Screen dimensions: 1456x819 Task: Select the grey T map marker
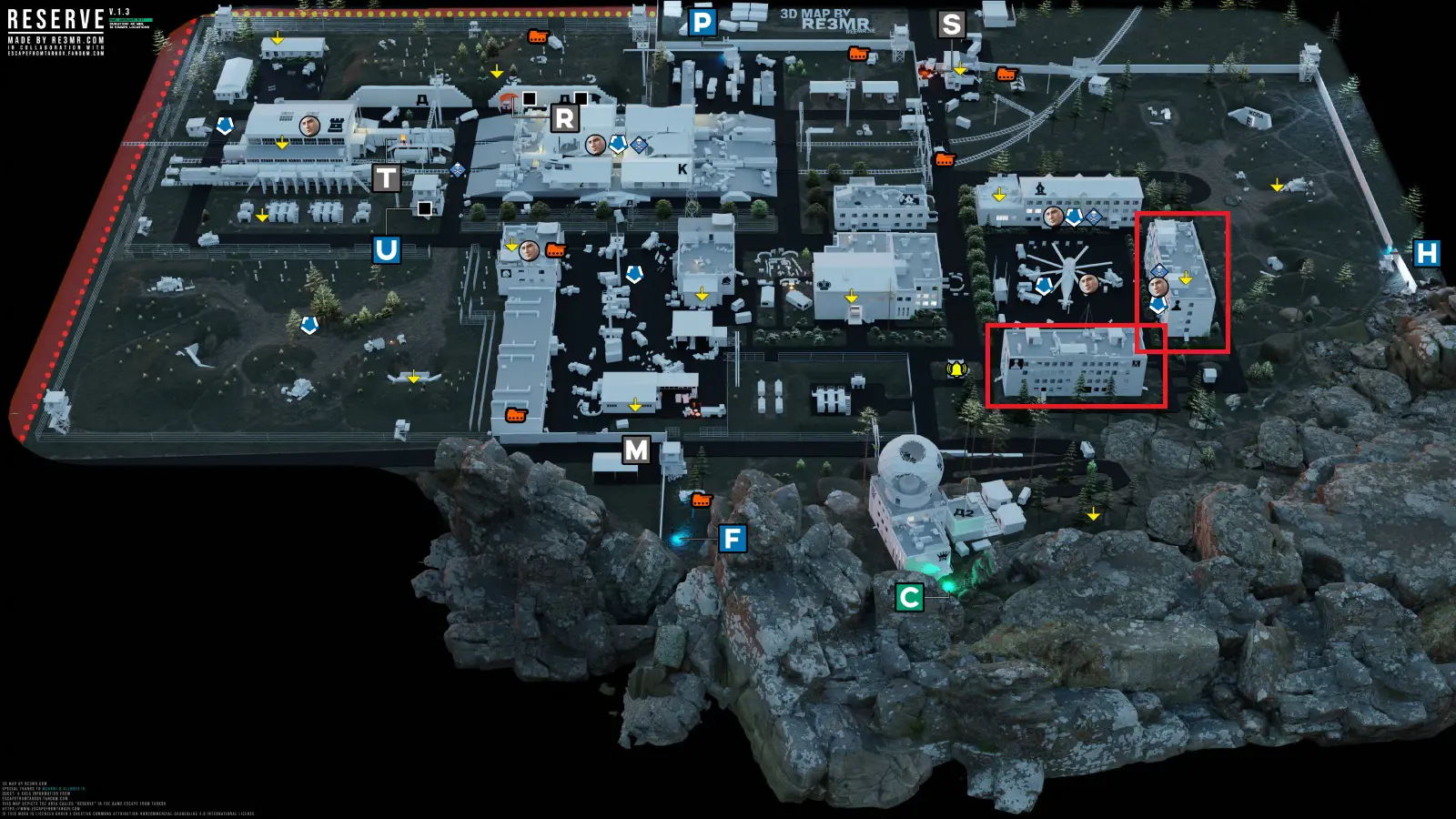point(386,178)
